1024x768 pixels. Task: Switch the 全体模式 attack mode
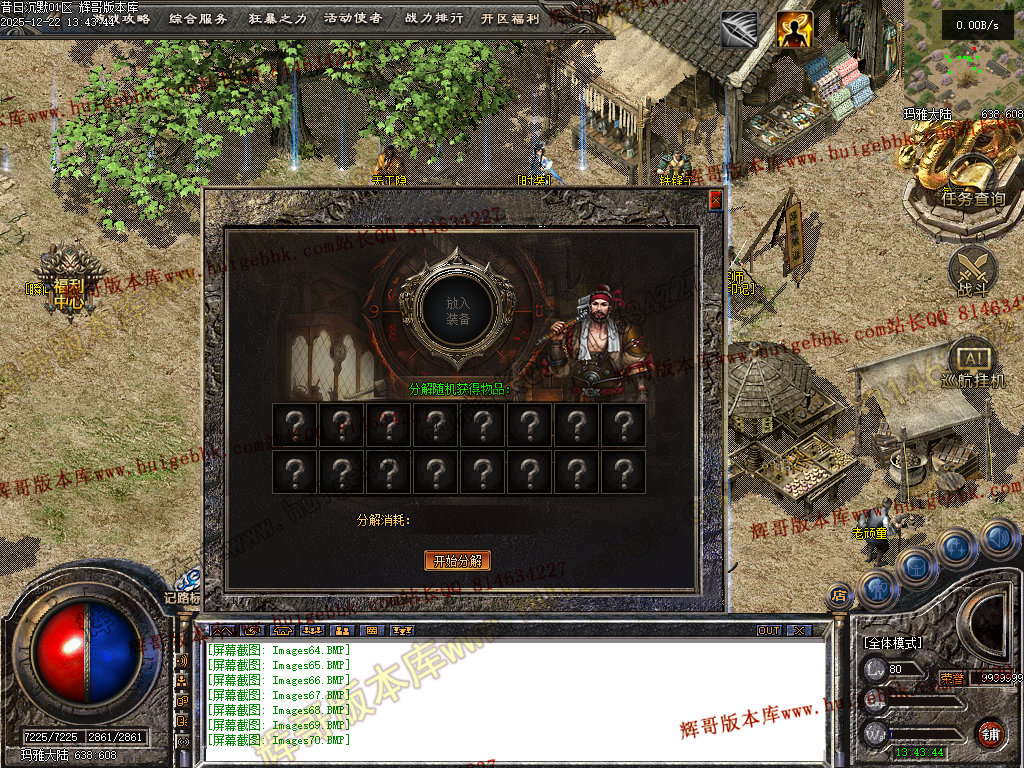(892, 642)
